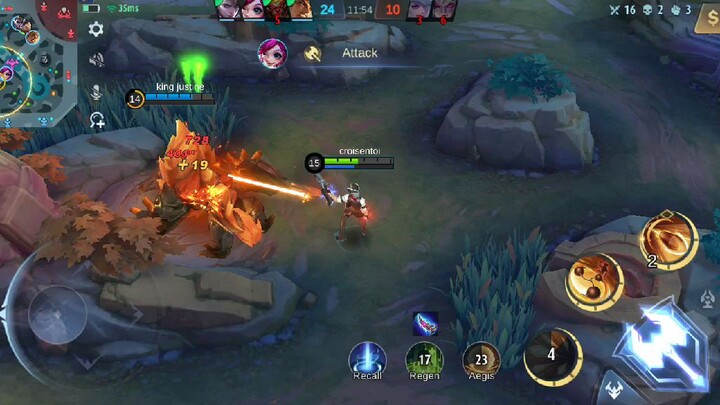Cast the Aegis battle spell

pos(481,360)
